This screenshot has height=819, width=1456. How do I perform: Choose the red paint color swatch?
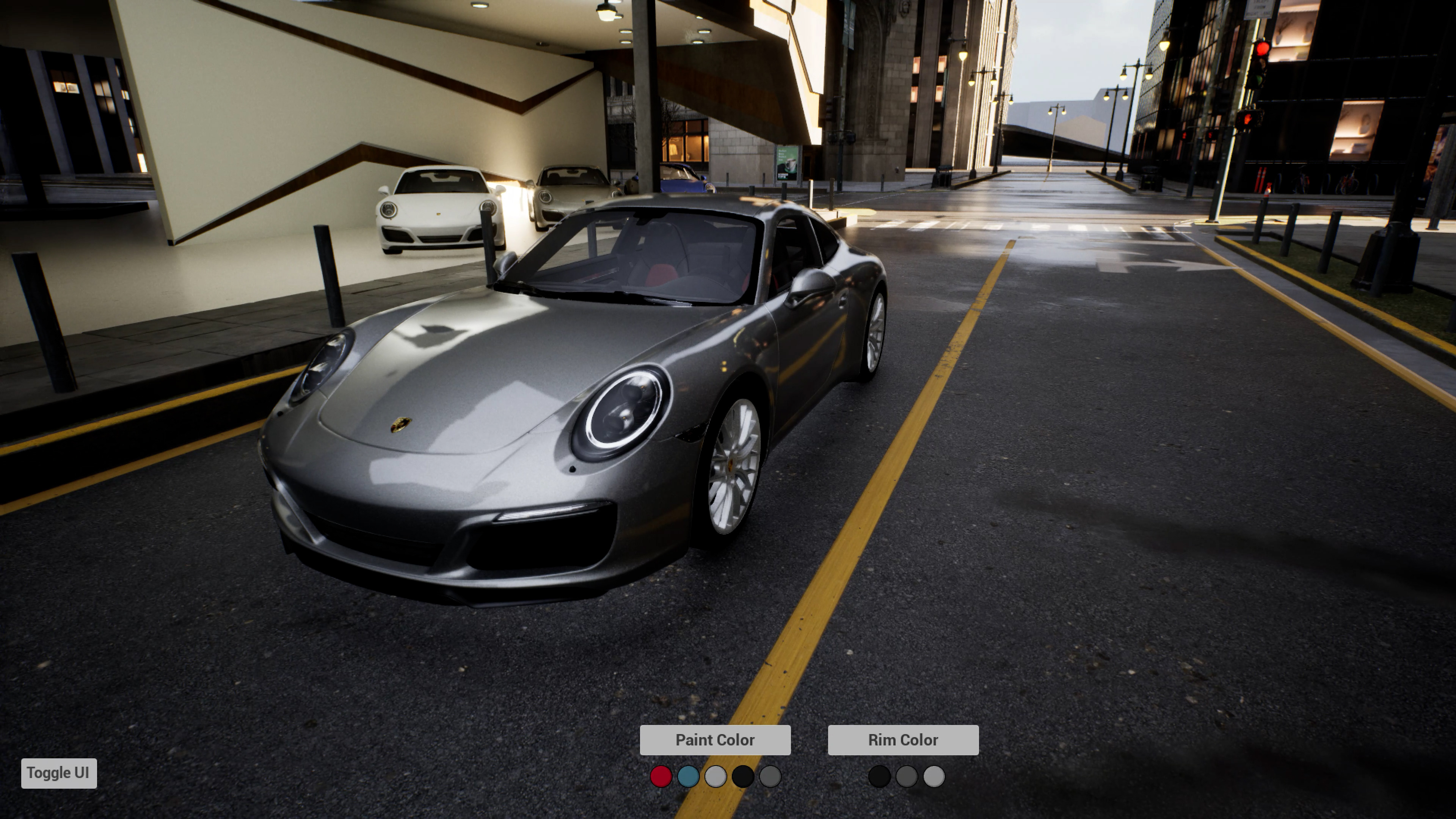[661, 777]
